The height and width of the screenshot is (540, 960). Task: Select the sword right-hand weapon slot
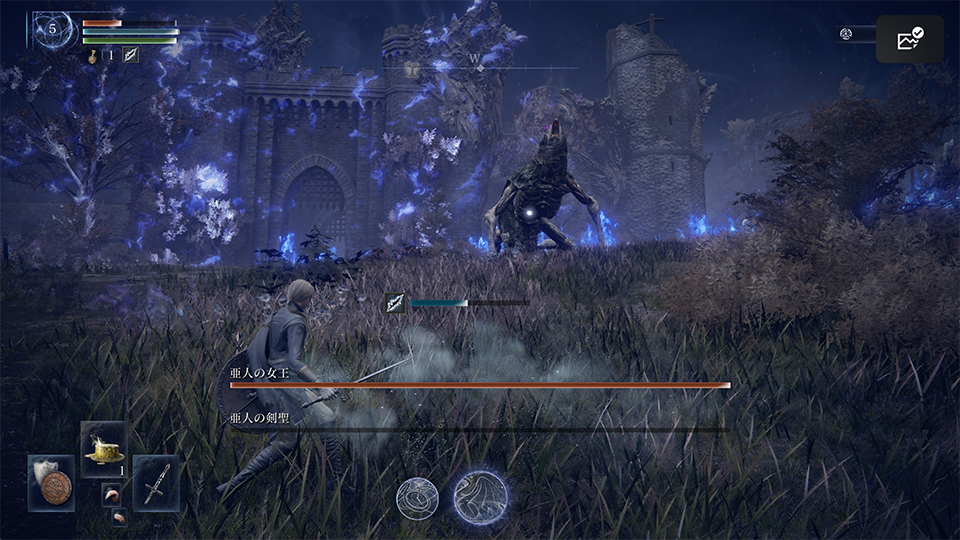156,483
